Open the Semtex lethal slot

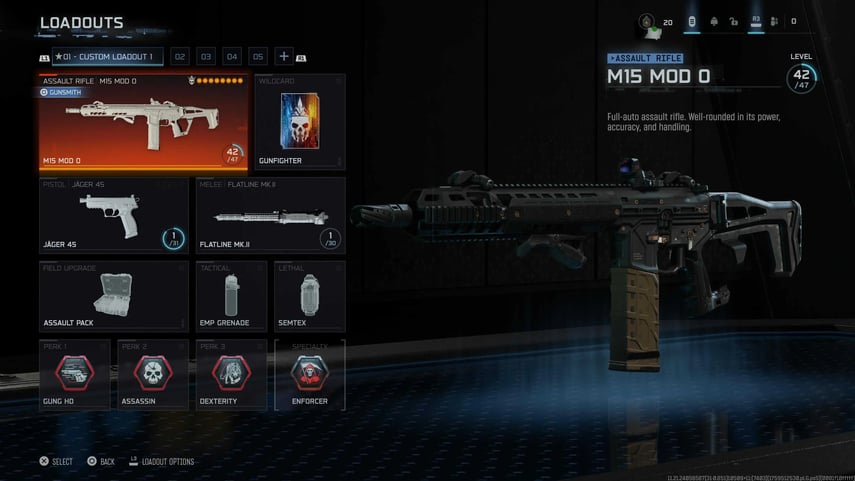pos(309,296)
